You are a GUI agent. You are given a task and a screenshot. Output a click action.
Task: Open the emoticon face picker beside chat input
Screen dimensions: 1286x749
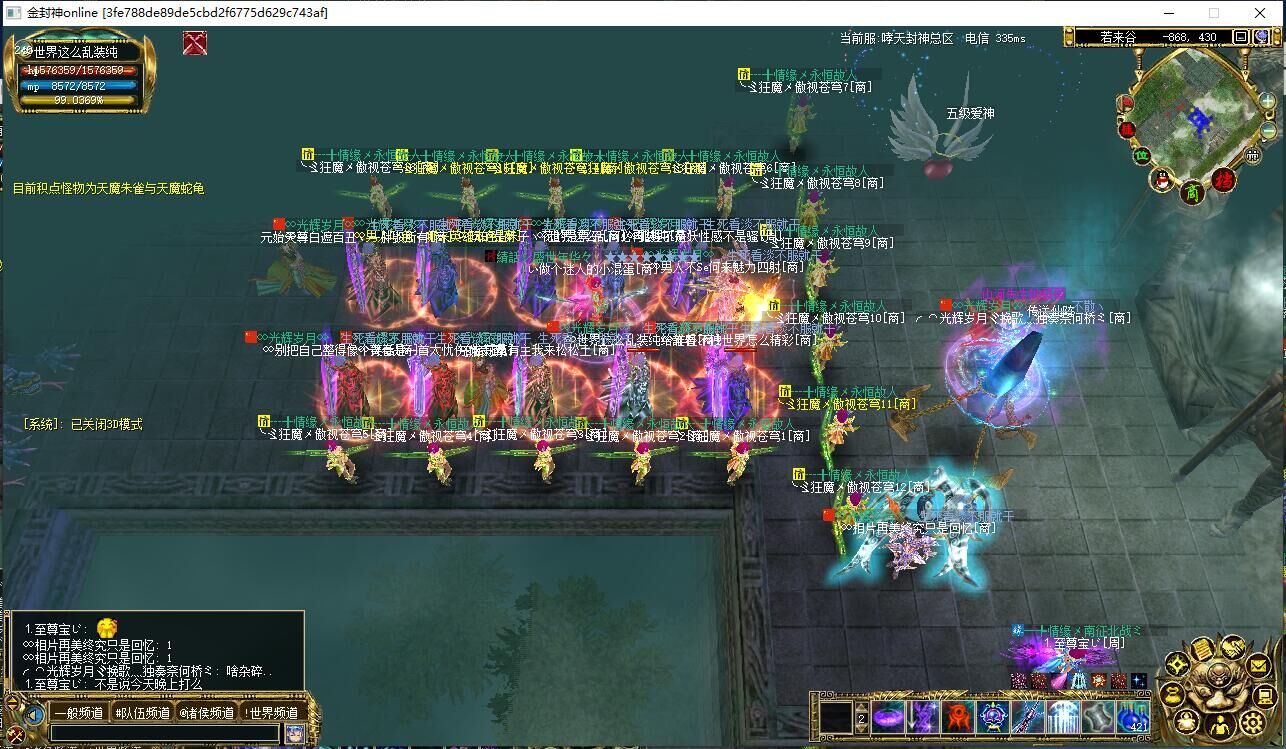[295, 733]
